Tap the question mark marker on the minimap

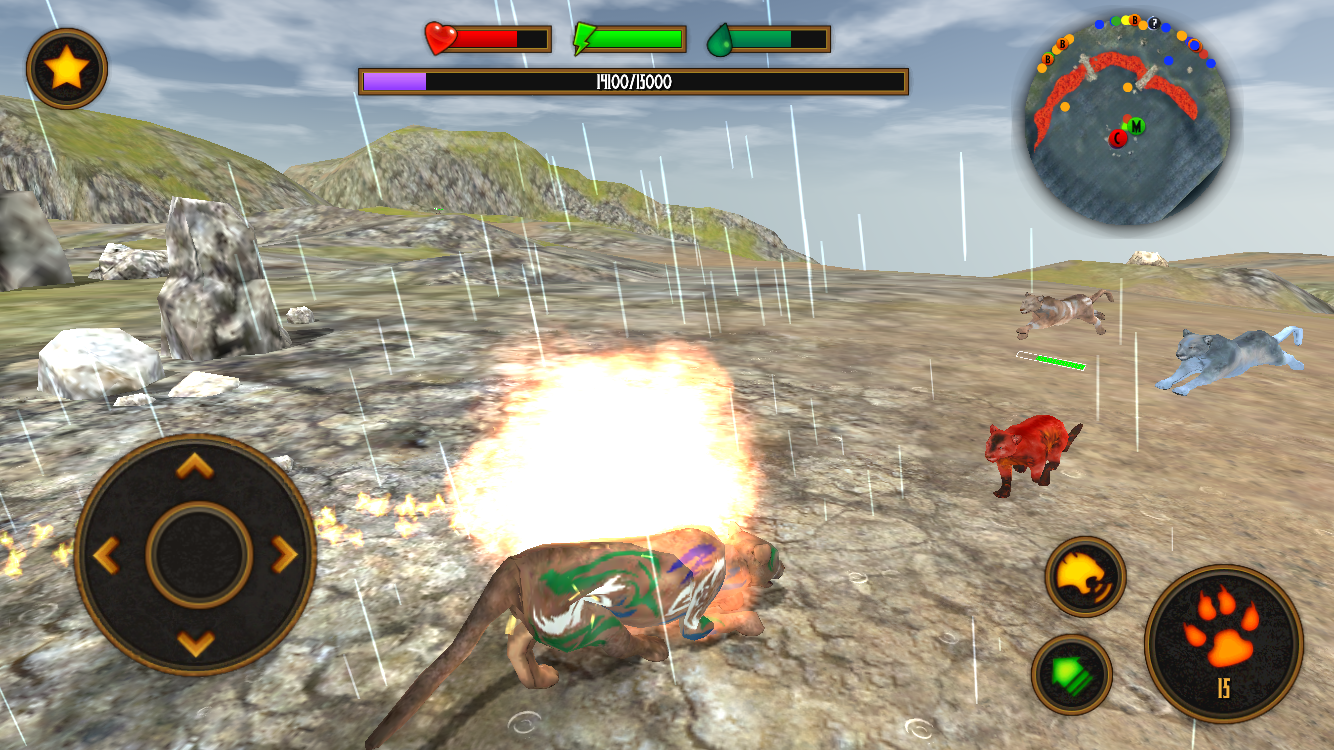coord(1154,23)
